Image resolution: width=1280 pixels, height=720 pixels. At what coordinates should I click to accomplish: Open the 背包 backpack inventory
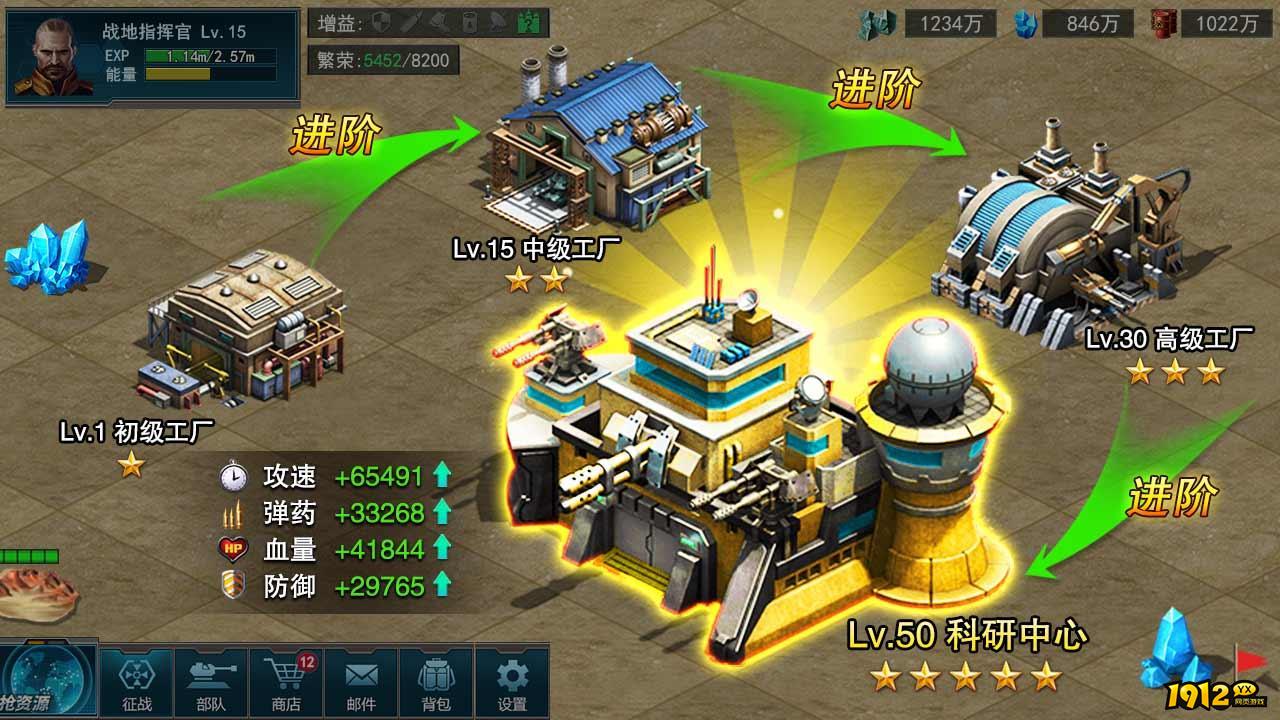point(436,683)
